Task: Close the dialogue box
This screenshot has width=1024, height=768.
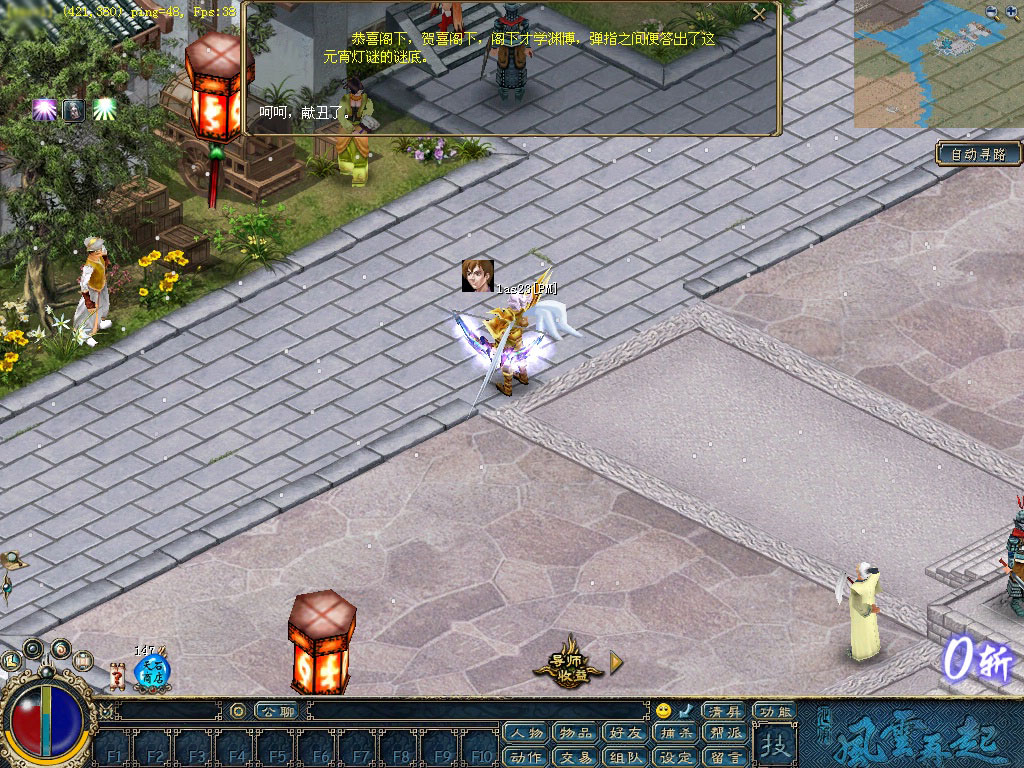Action: coord(760,14)
